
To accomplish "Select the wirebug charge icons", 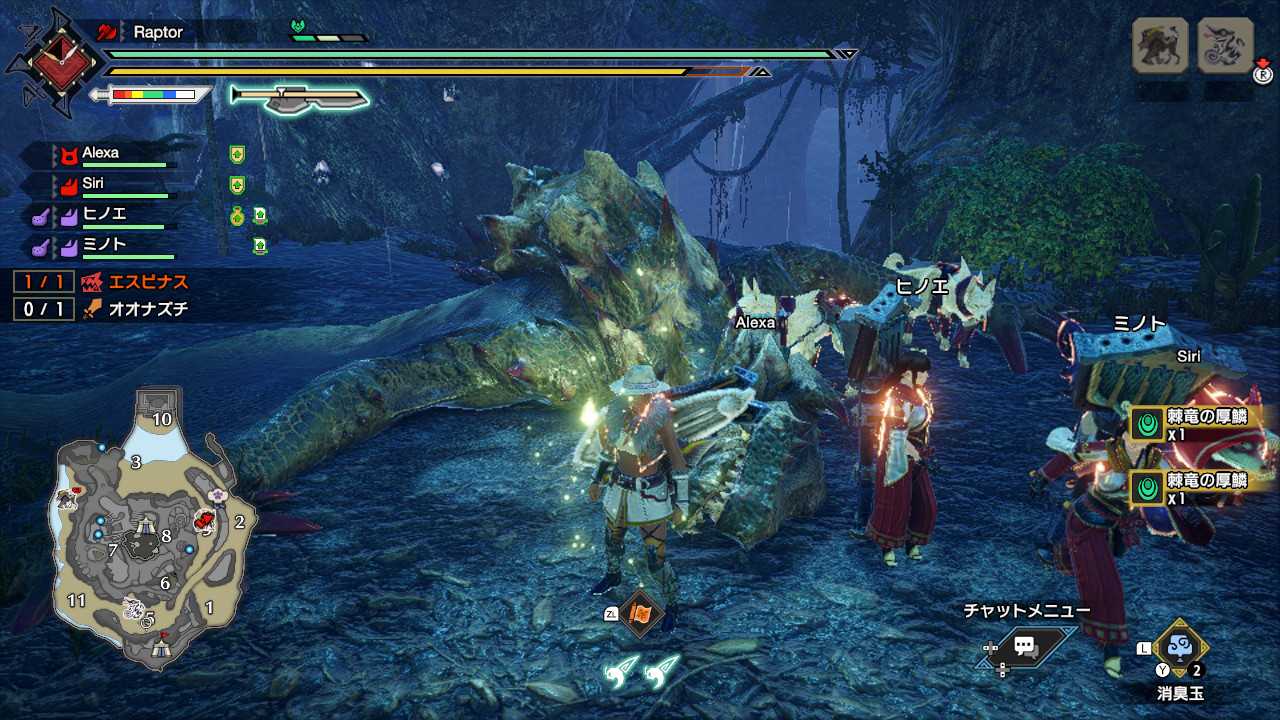I will [641, 671].
